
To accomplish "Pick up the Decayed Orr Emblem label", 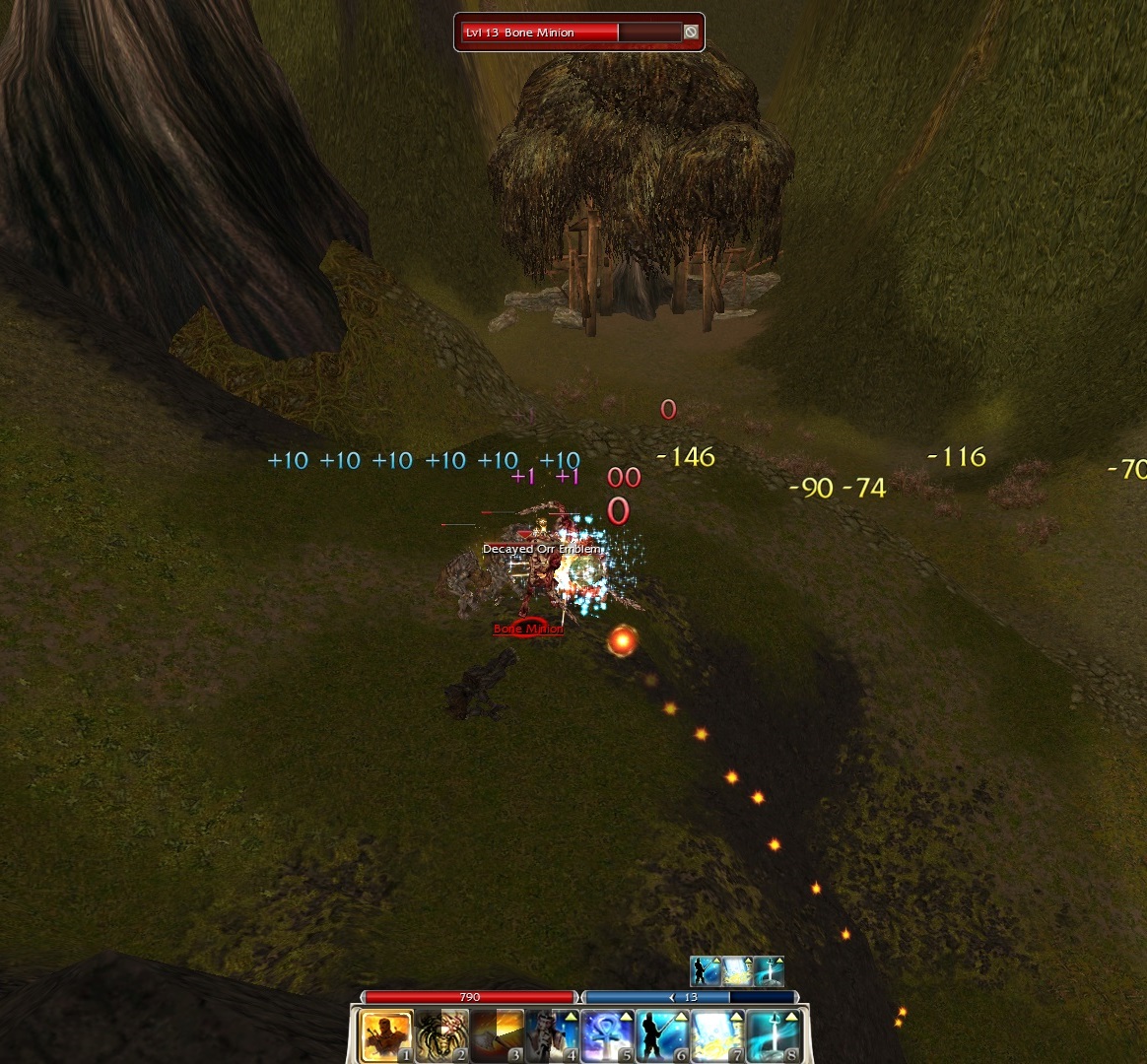I will 541,549.
